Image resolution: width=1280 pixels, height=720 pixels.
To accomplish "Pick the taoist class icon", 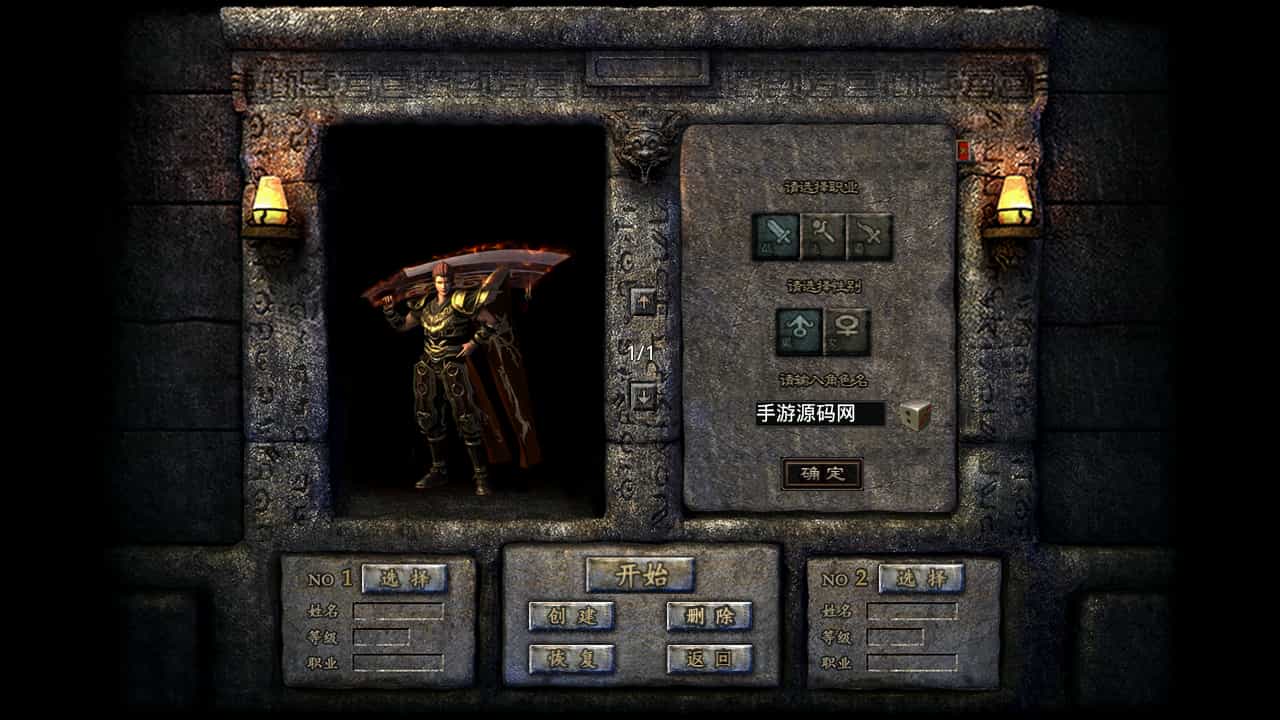I will (869, 237).
